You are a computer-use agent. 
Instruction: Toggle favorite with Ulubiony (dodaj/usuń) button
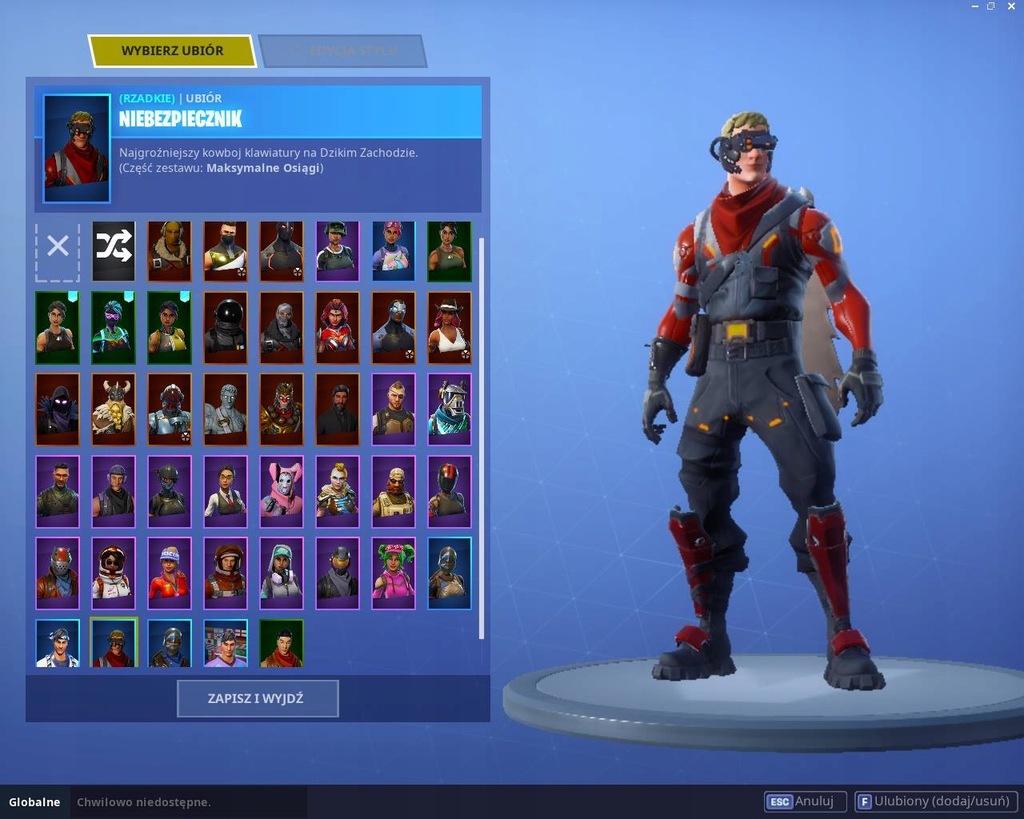coord(936,801)
